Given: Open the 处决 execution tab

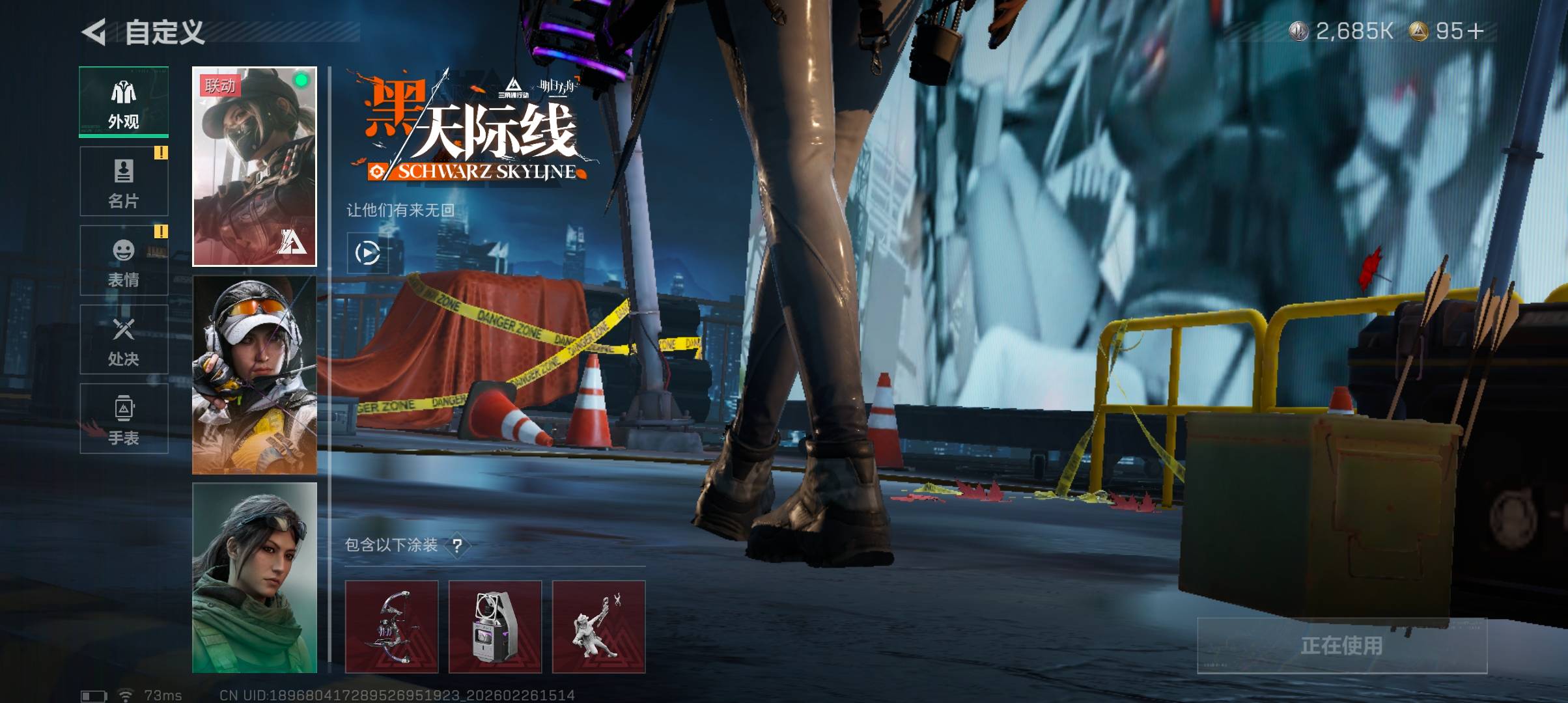Looking at the screenshot, I should pos(124,340).
